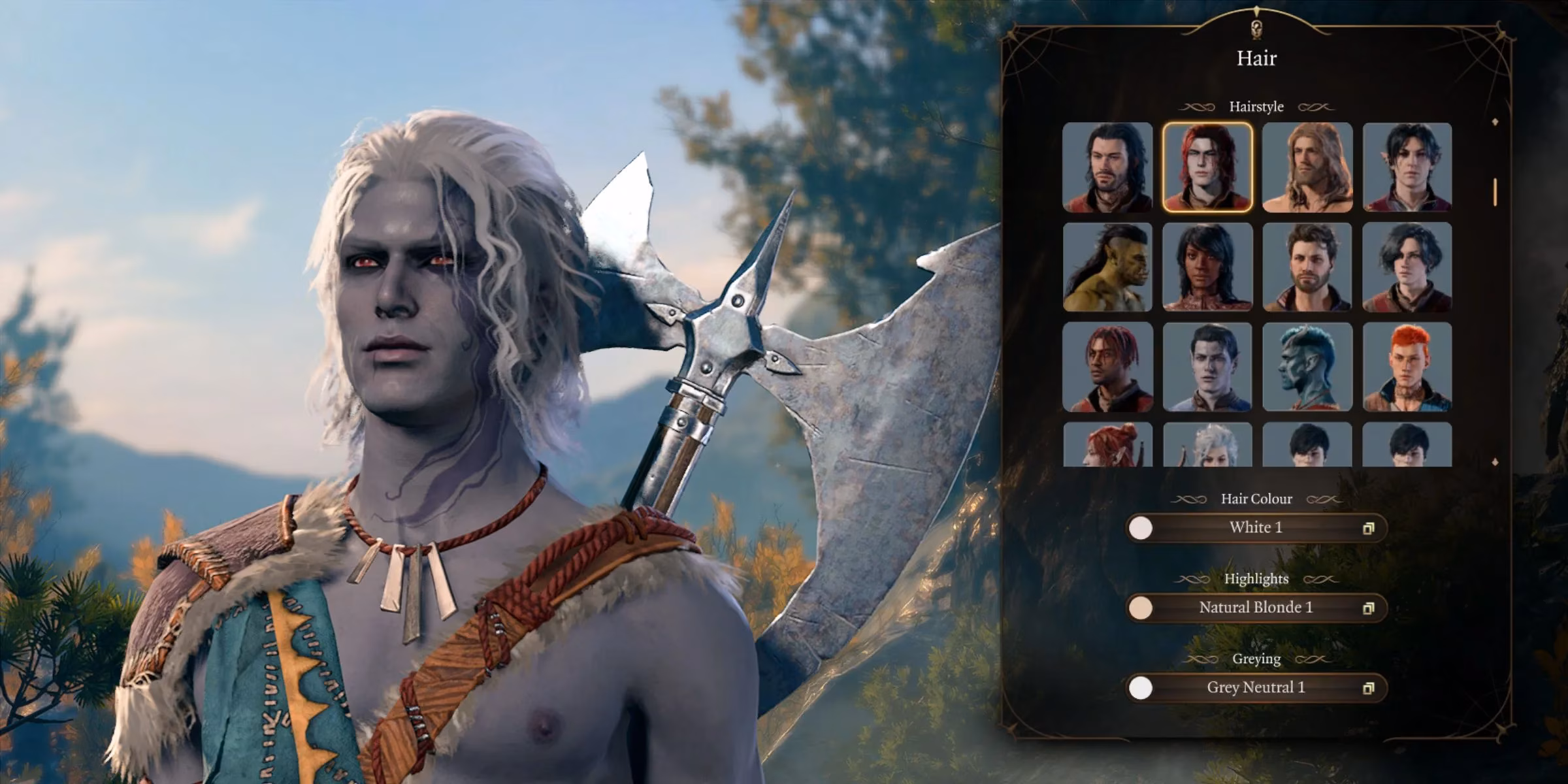Select the blue mohawk hairstyle
This screenshot has width=1568, height=784.
coord(1307,366)
